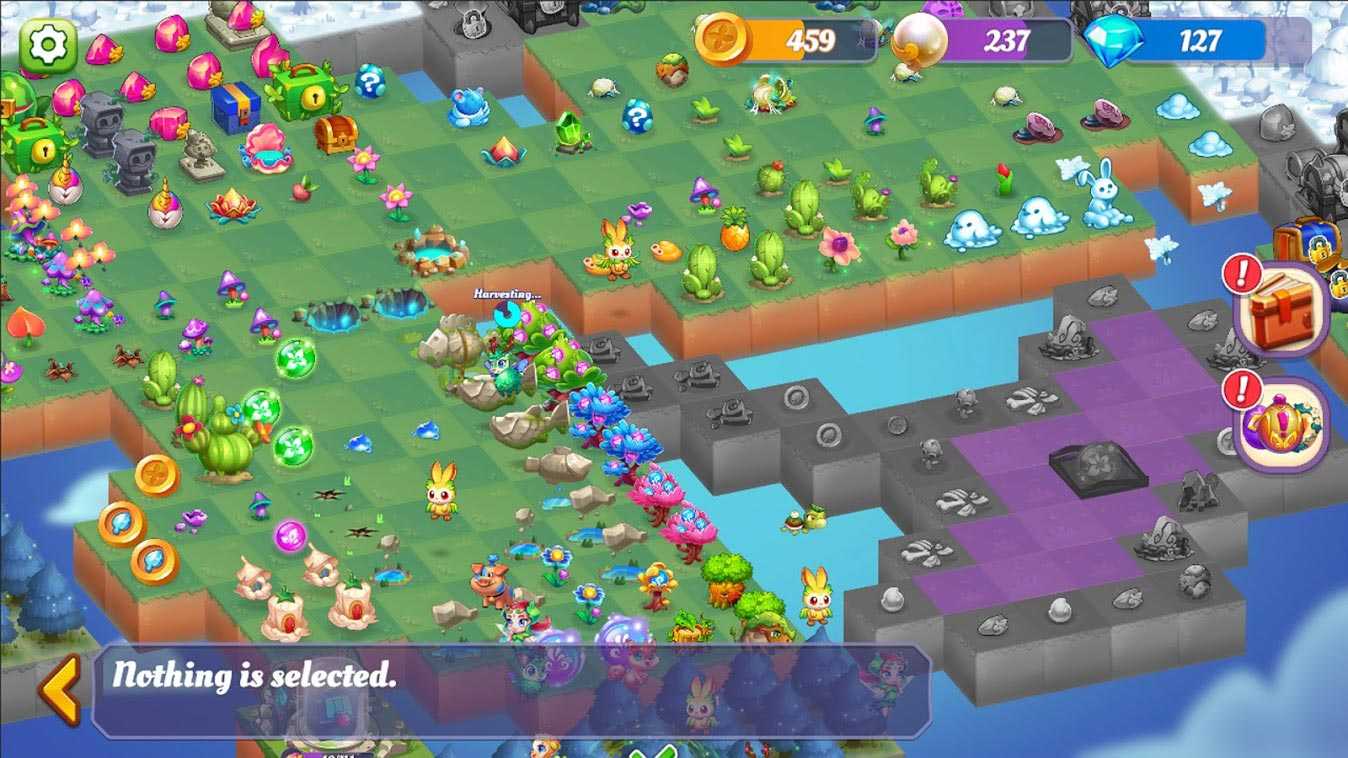Click the yellow back arrow button
This screenshot has width=1348, height=758.
(x=61, y=690)
